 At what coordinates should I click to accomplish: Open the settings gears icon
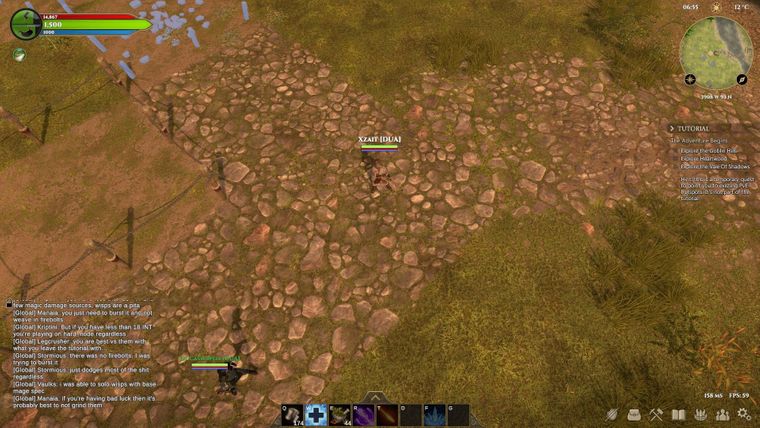(x=743, y=414)
